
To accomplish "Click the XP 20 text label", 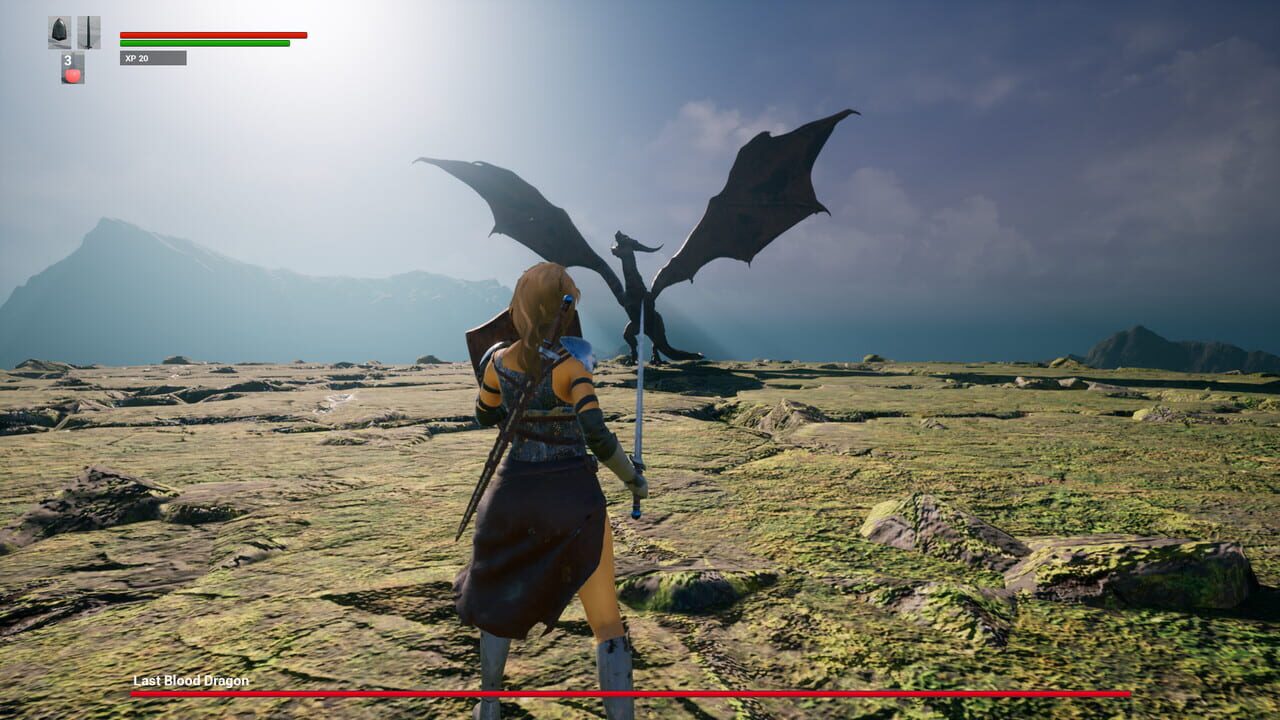I will (135, 60).
